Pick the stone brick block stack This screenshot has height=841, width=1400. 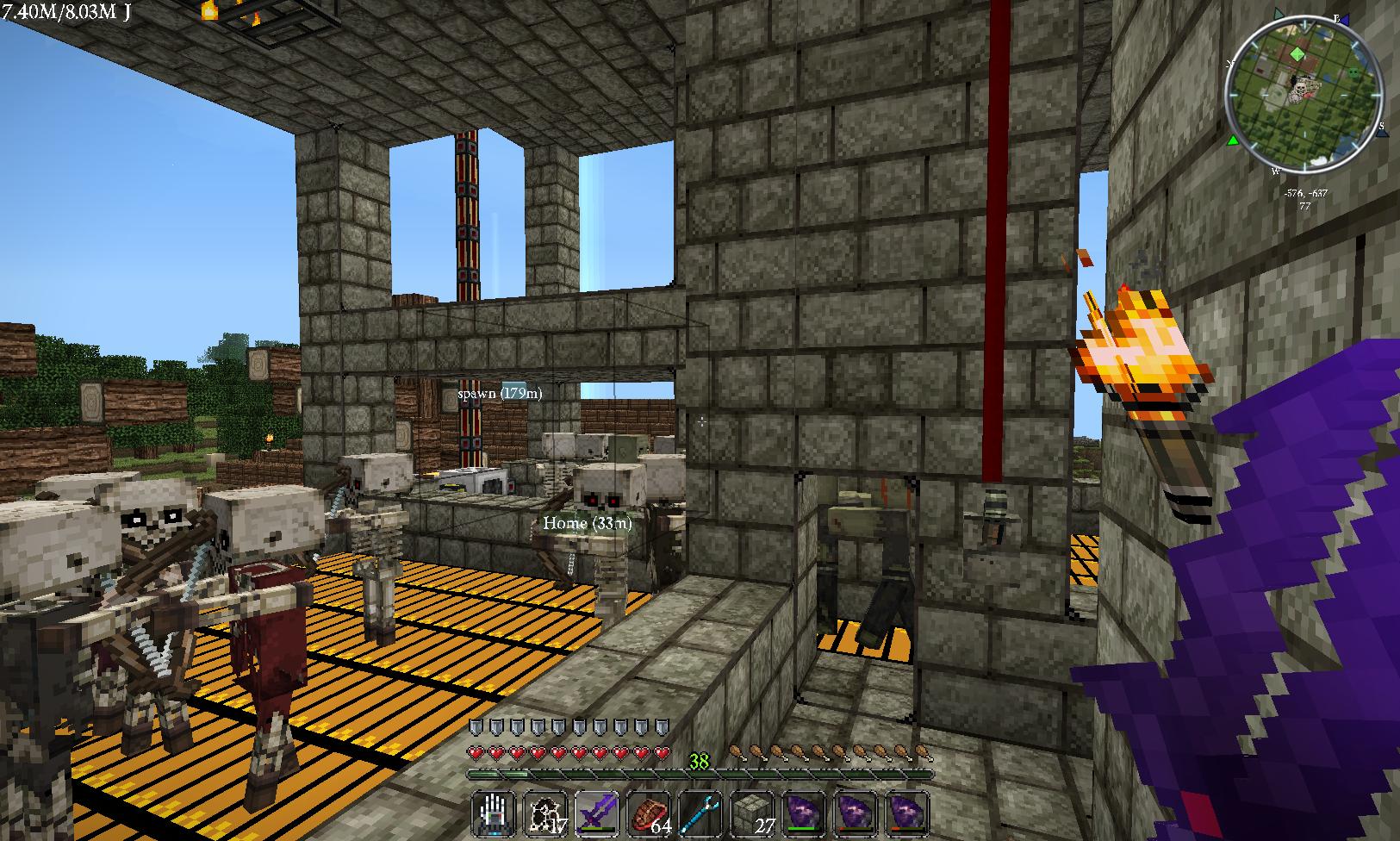click(751, 814)
